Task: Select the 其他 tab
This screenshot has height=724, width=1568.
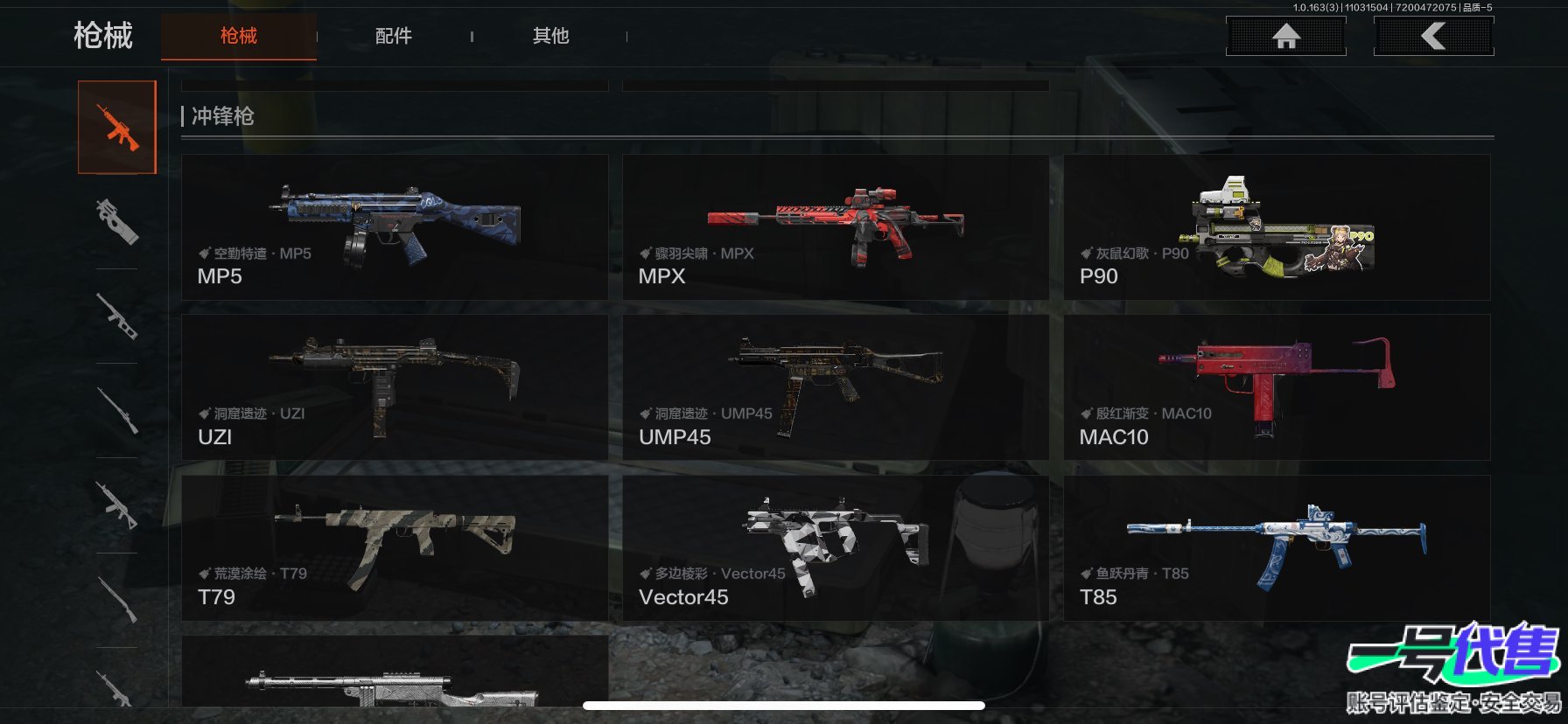Action: click(x=550, y=36)
